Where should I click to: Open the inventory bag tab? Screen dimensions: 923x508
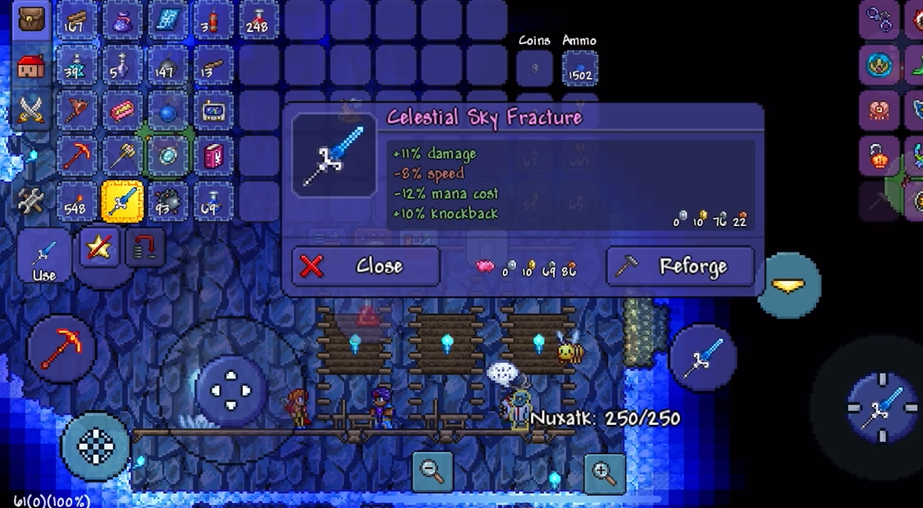point(31,21)
